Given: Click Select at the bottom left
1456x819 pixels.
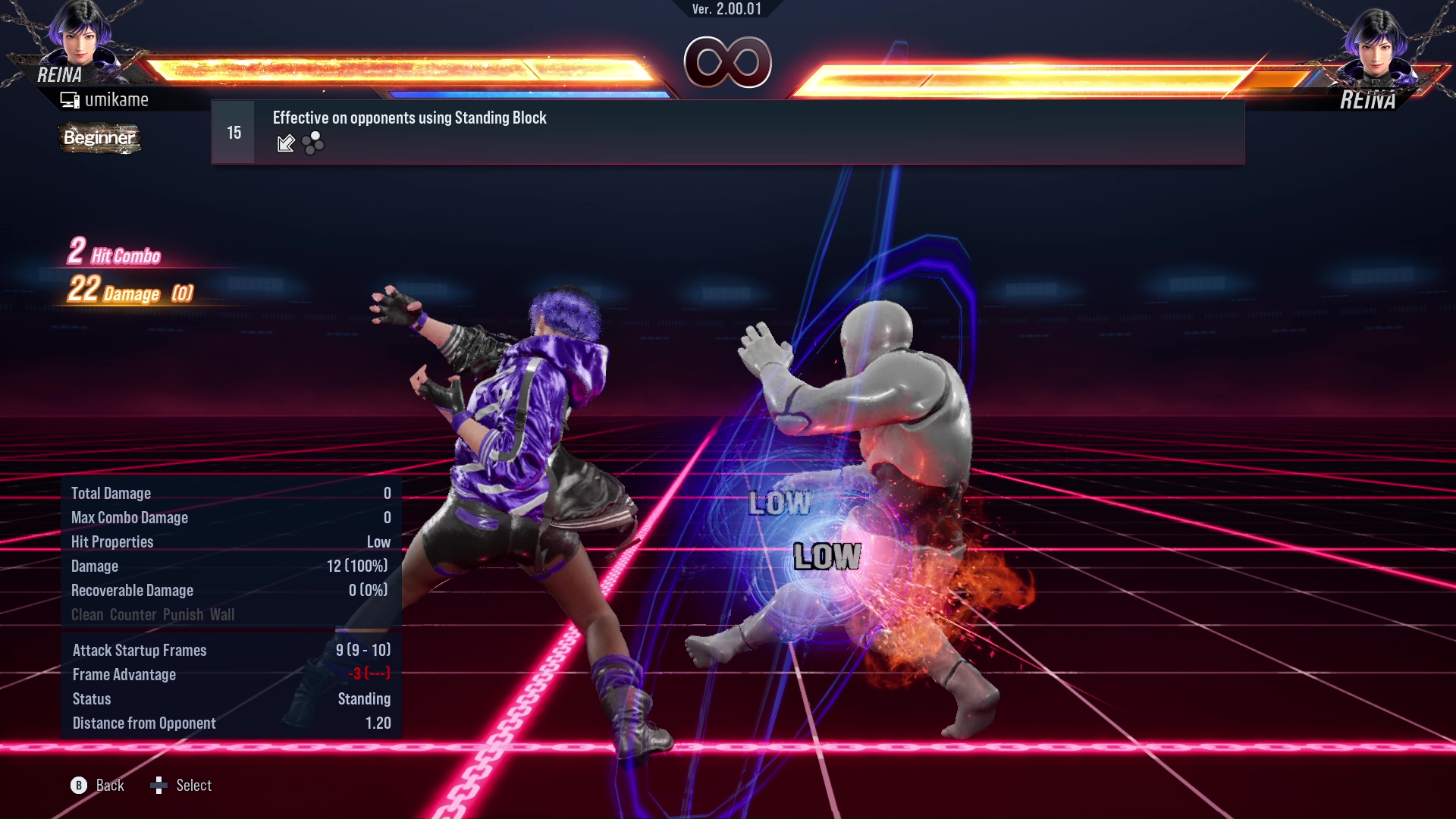Looking at the screenshot, I should 194,786.
